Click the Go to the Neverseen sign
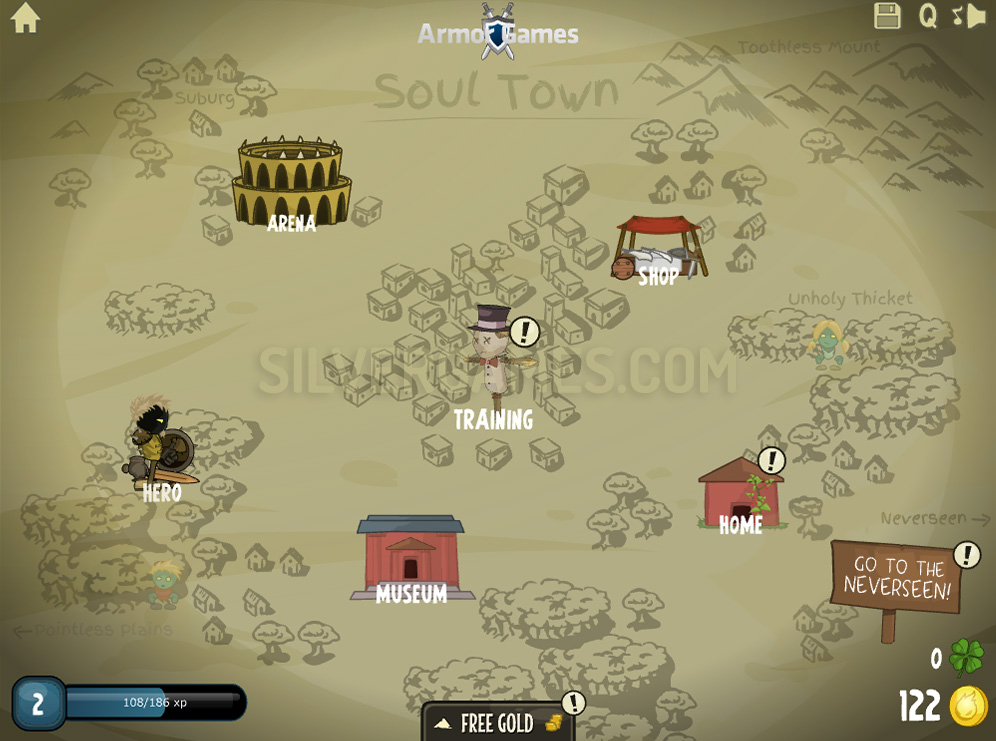The height and width of the screenshot is (741, 996). pos(896,579)
